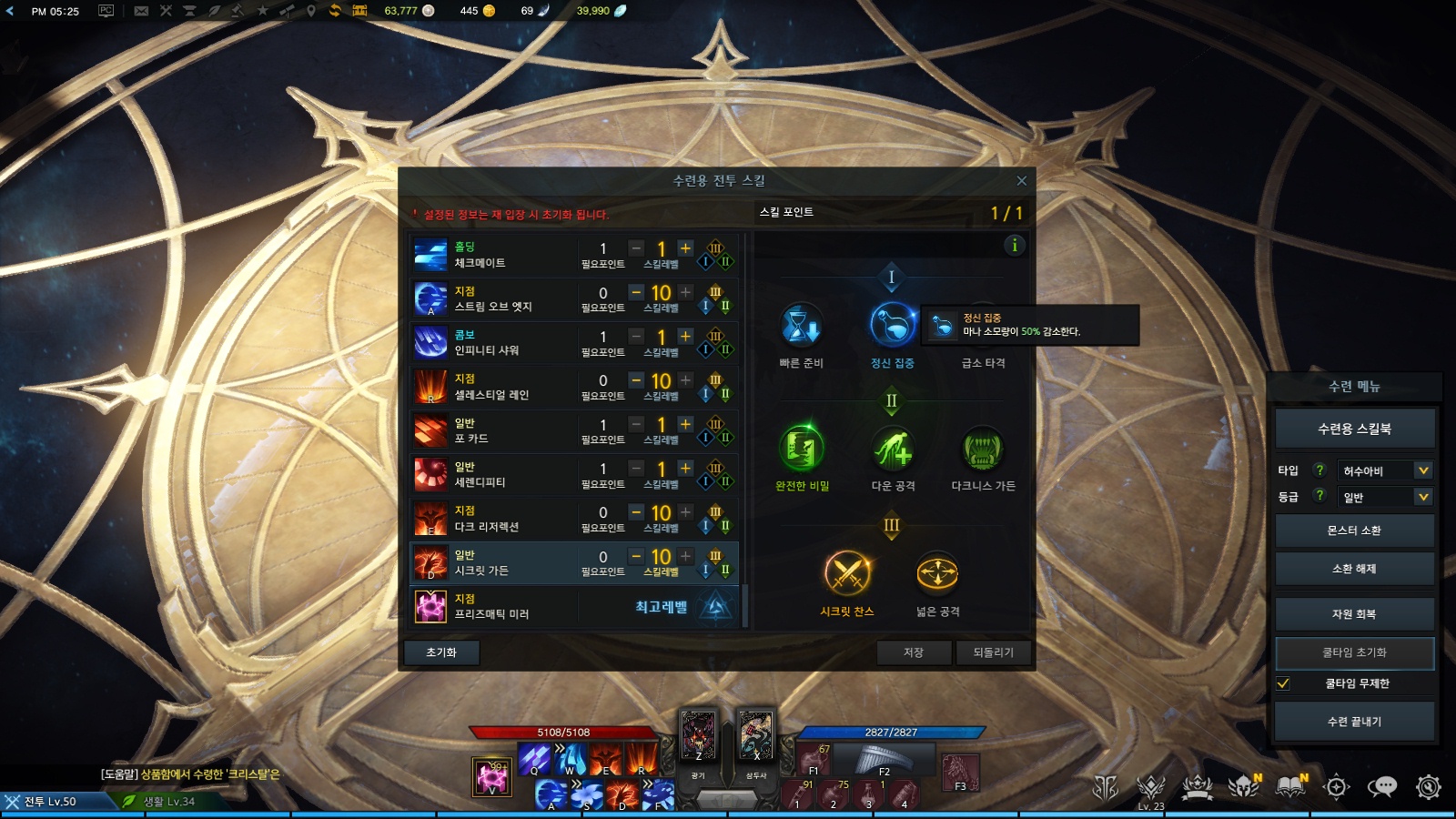Select the 시크릿 찬스 tripod
The width and height of the screenshot is (1456, 819).
pos(847,573)
